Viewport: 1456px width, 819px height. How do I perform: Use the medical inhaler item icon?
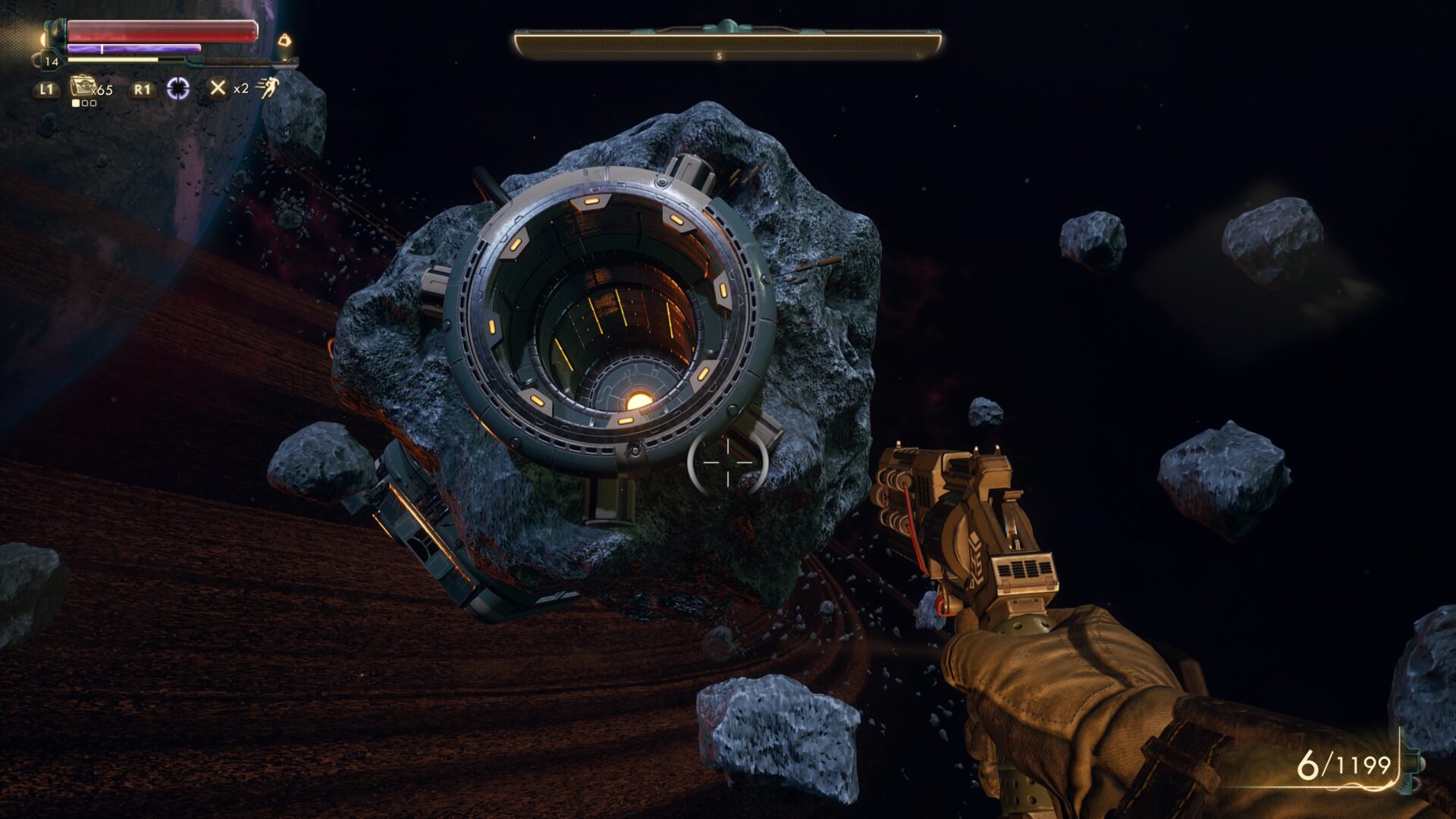pyautogui.click(x=81, y=86)
